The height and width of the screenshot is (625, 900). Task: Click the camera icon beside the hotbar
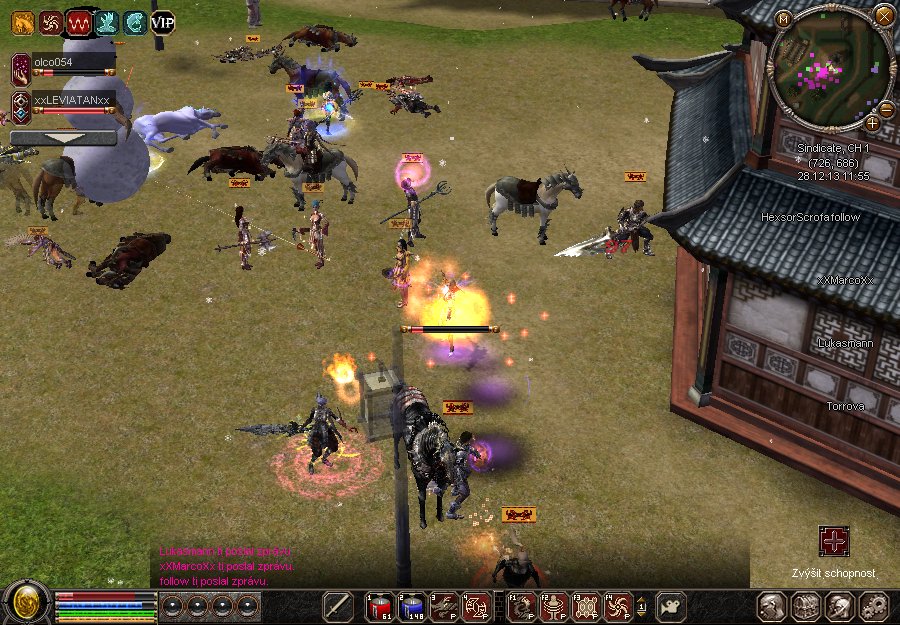pyautogui.click(x=671, y=606)
